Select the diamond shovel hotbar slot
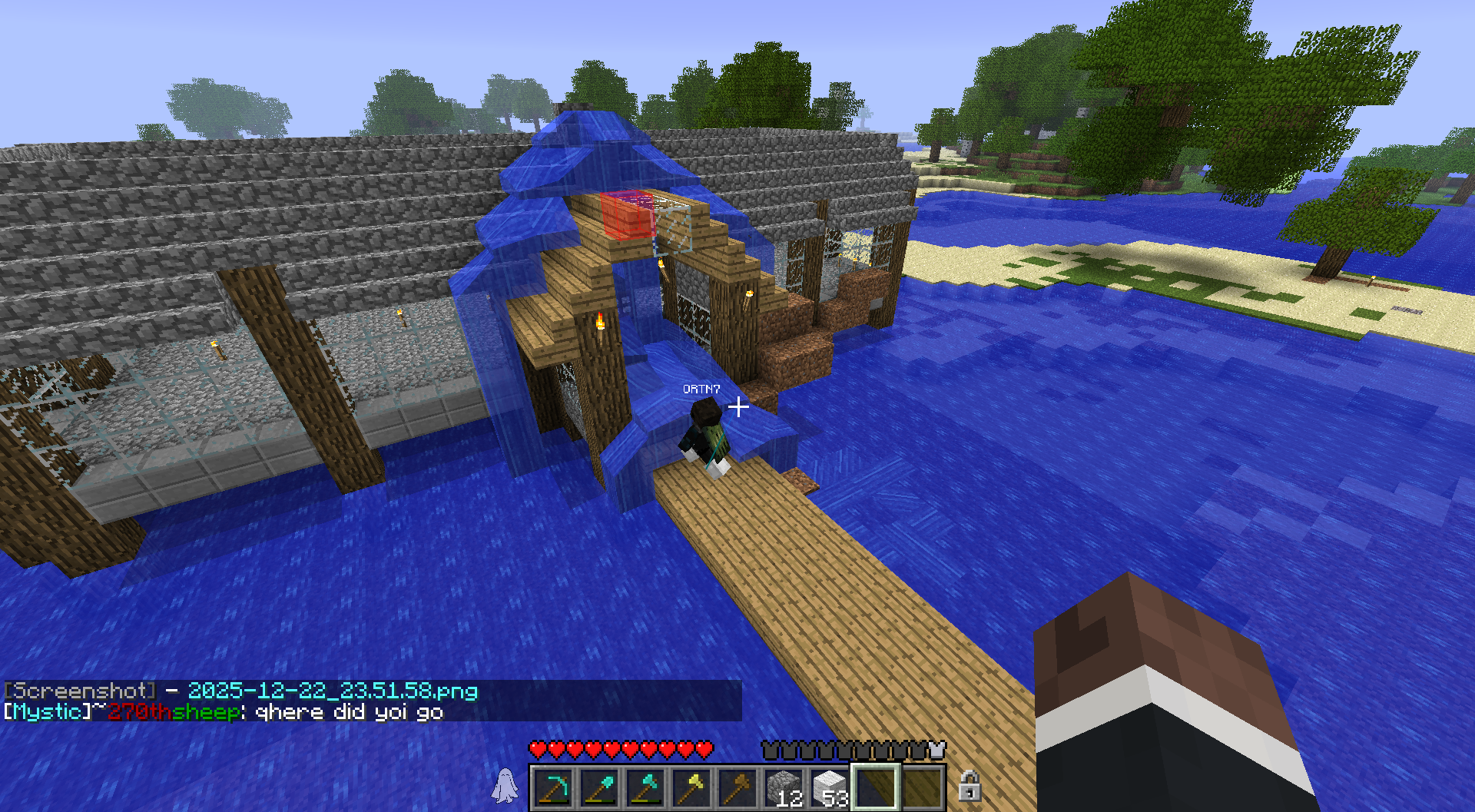The height and width of the screenshot is (812, 1475). [x=600, y=788]
